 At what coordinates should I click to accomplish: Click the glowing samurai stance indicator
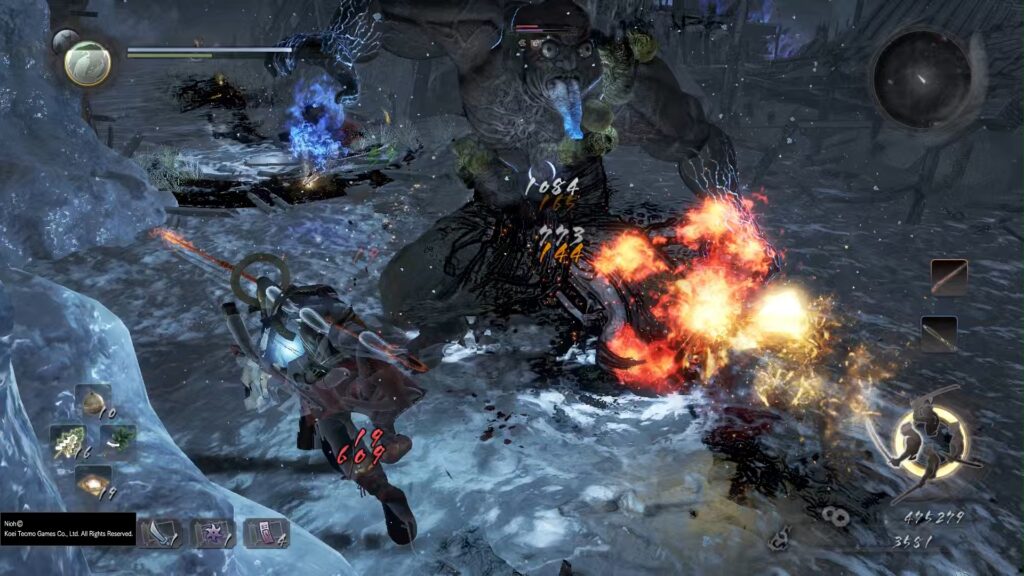pyautogui.click(x=931, y=440)
